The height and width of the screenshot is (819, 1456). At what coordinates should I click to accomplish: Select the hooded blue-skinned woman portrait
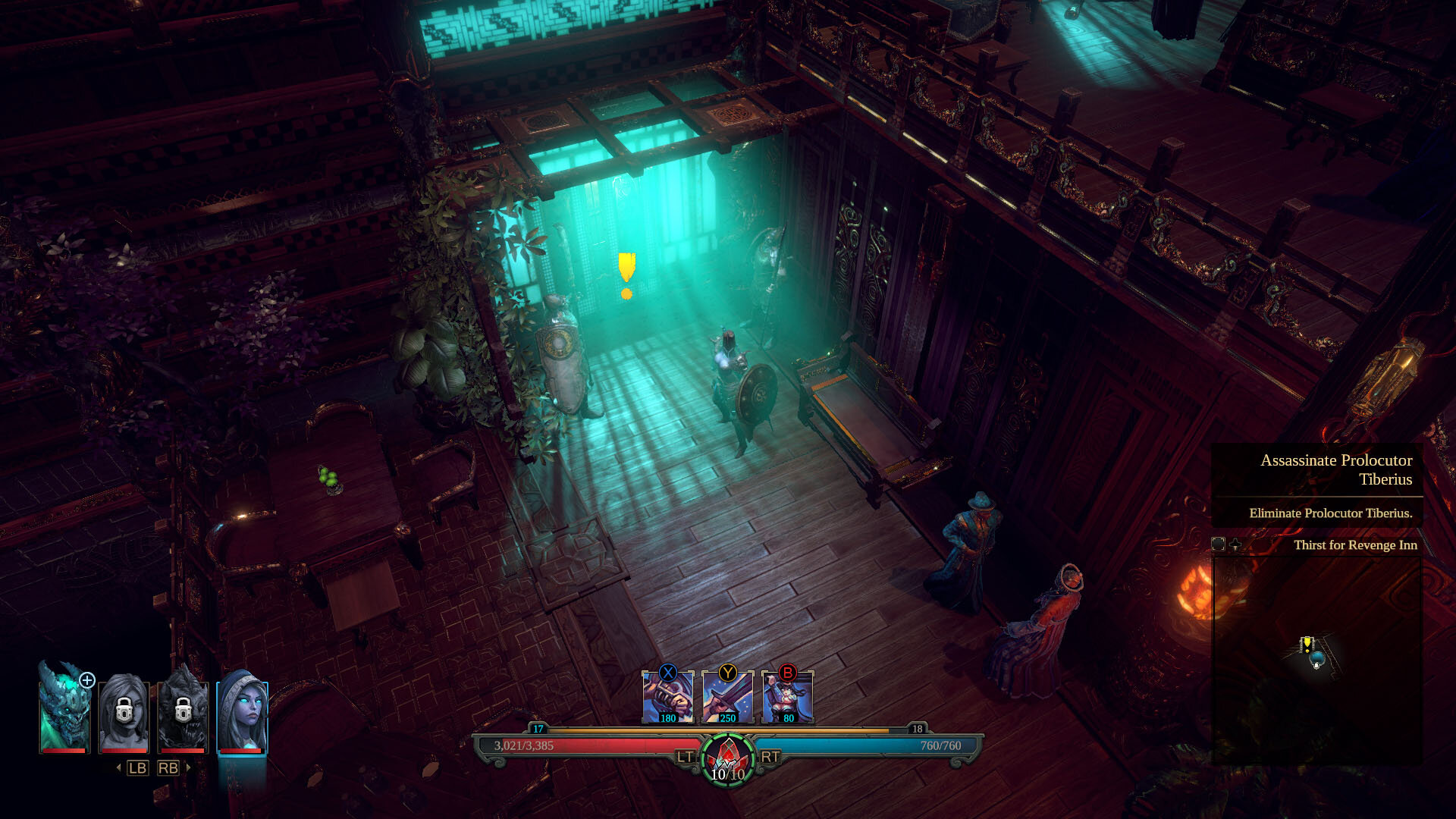pyautogui.click(x=242, y=712)
